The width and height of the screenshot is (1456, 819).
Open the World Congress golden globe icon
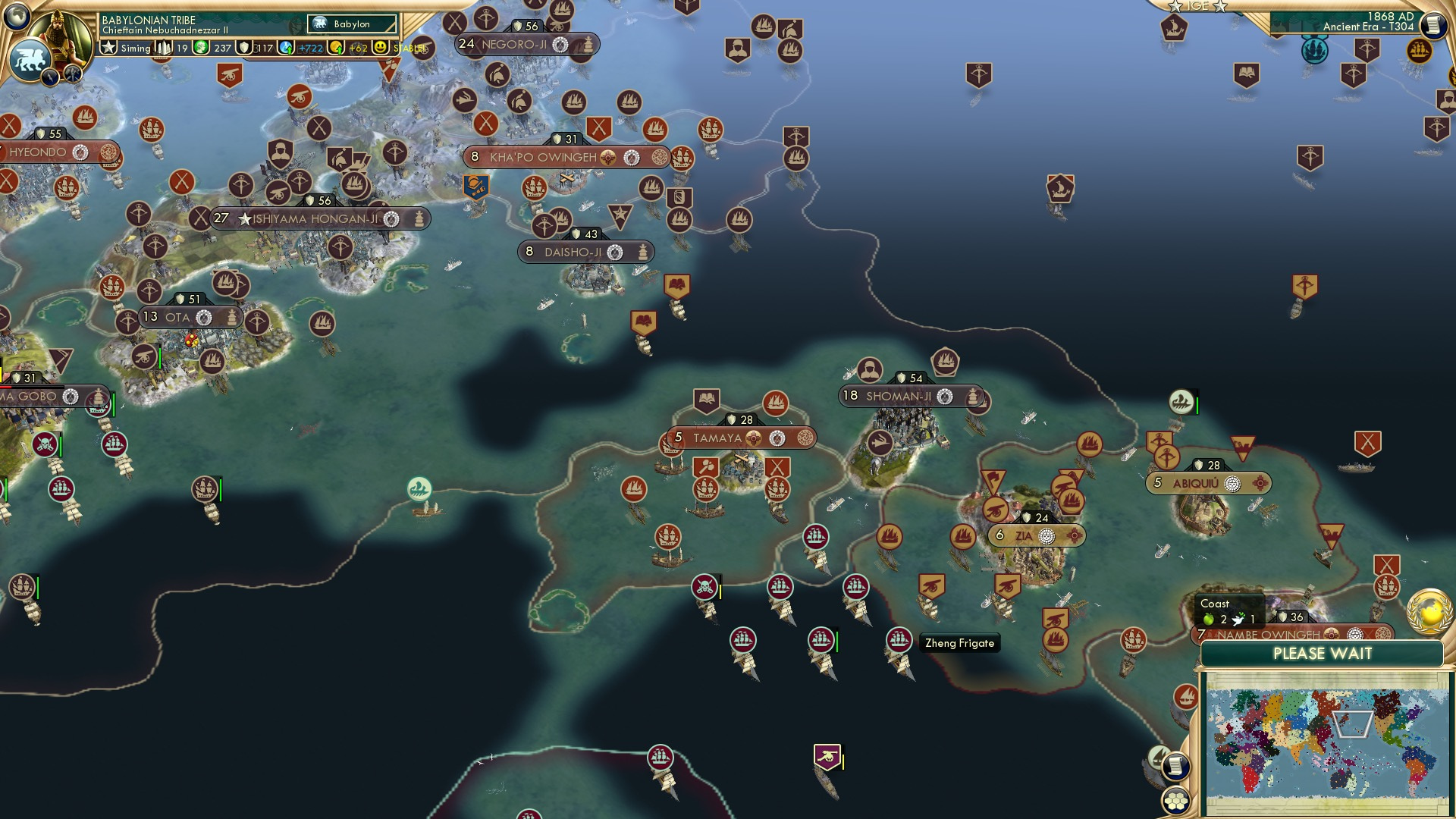pyautogui.click(x=1429, y=611)
